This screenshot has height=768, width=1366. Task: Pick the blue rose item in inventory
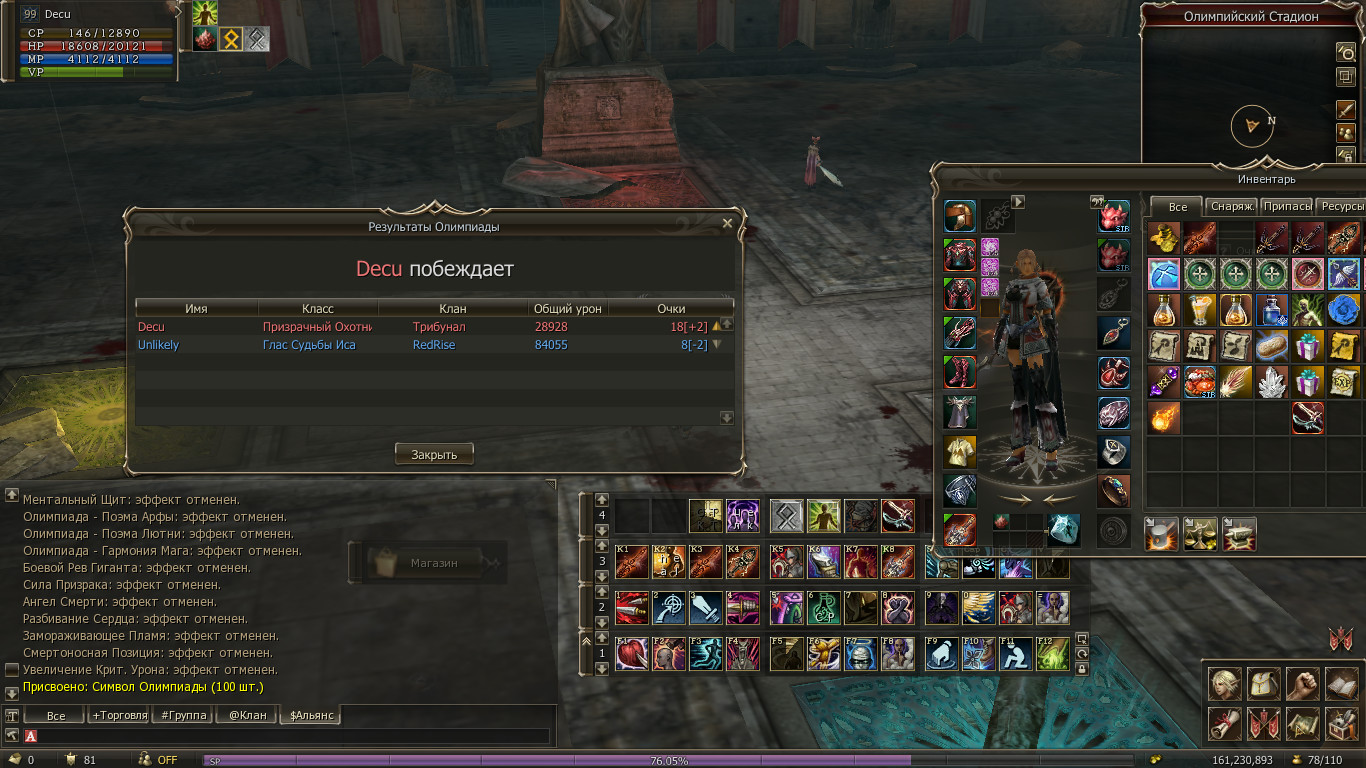coord(1344,309)
